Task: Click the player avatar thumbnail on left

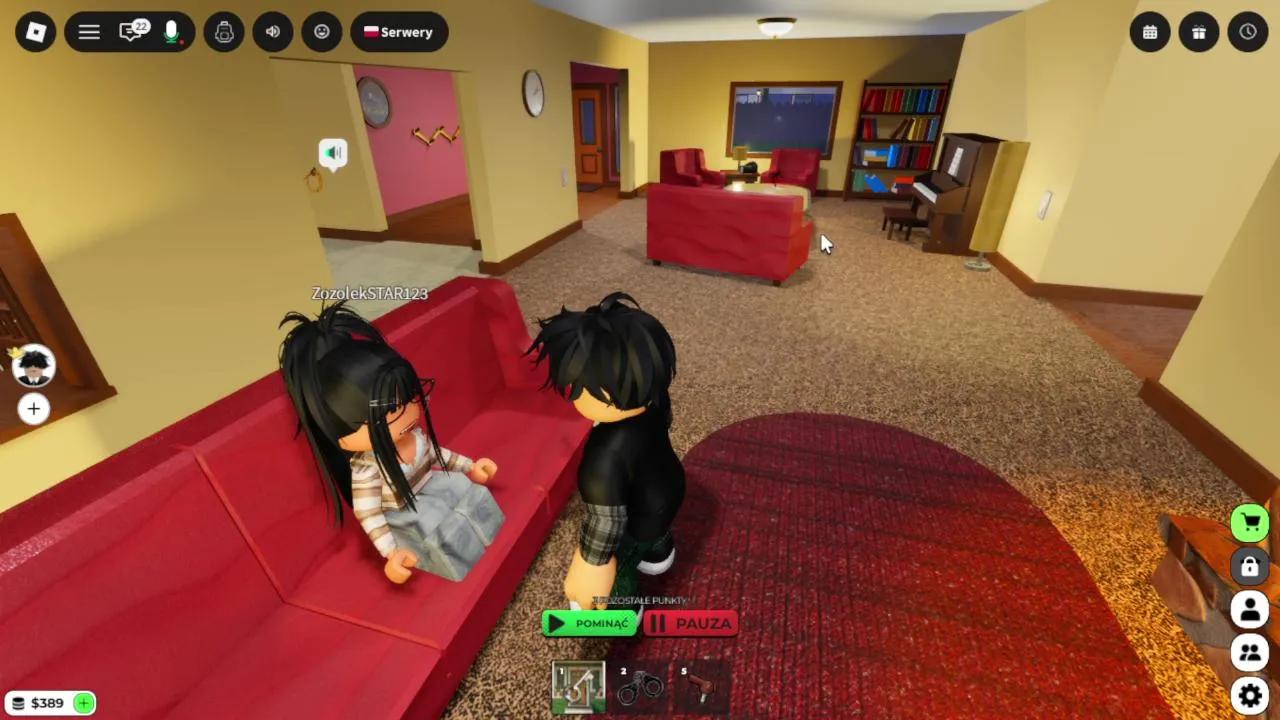Action: [33, 367]
